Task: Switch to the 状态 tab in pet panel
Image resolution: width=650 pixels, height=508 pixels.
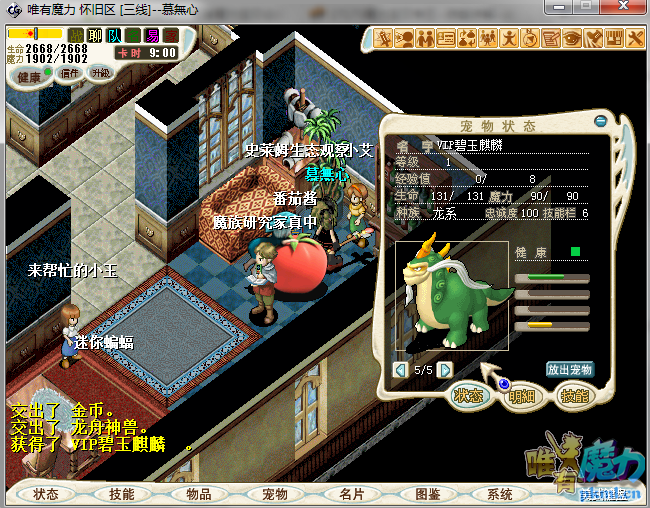Action: pyautogui.click(x=468, y=396)
